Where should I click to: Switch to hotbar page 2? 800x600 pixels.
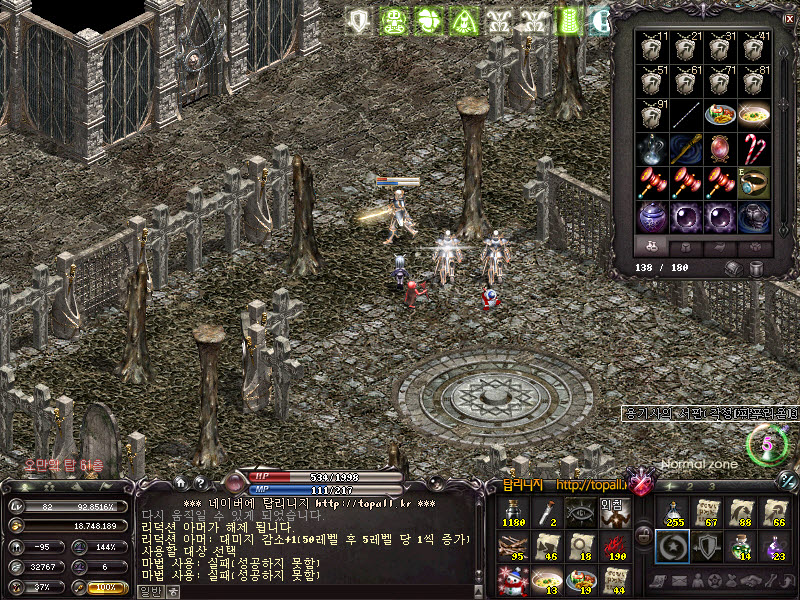690,486
